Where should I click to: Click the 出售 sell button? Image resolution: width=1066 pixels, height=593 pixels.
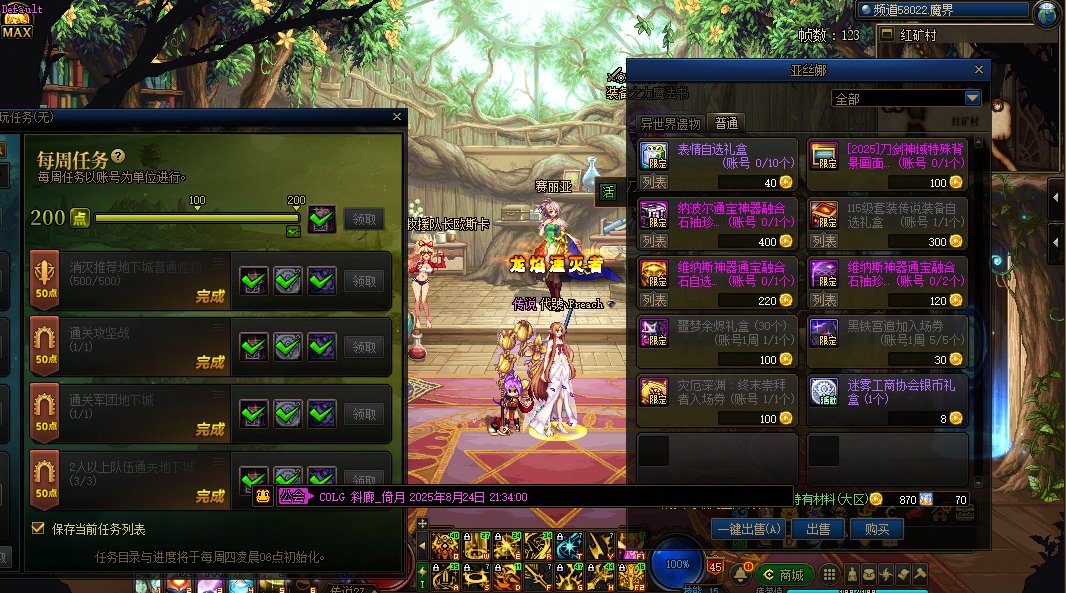click(817, 529)
